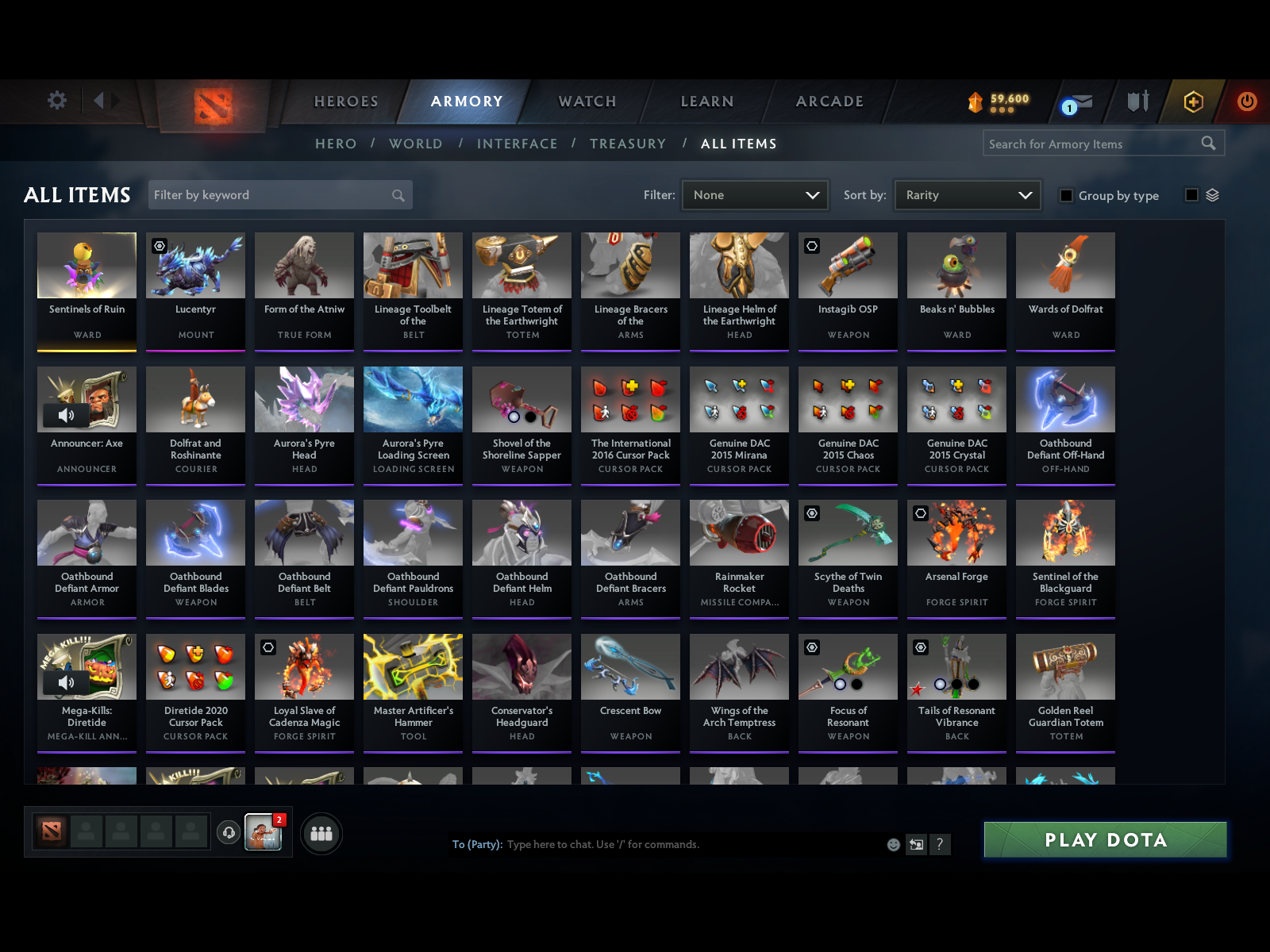Enable the Group by type checkbox
The width and height of the screenshot is (1270, 952).
(x=1066, y=195)
